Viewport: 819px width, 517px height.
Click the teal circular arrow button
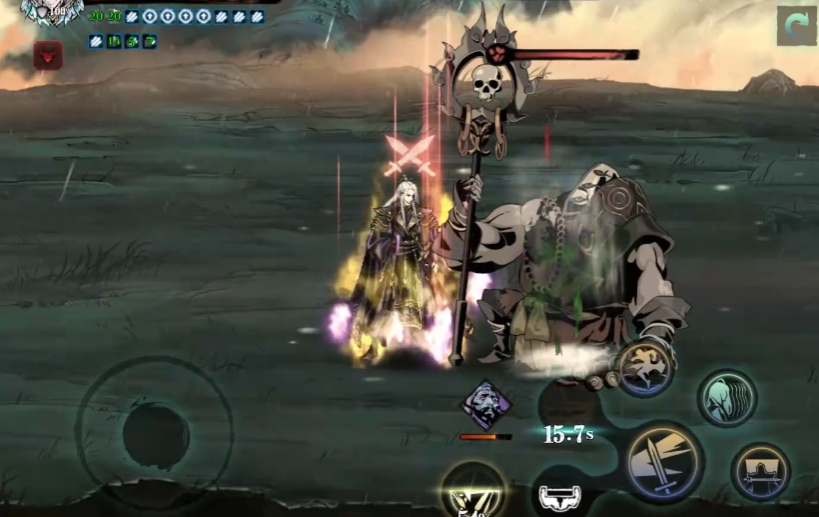click(x=796, y=26)
